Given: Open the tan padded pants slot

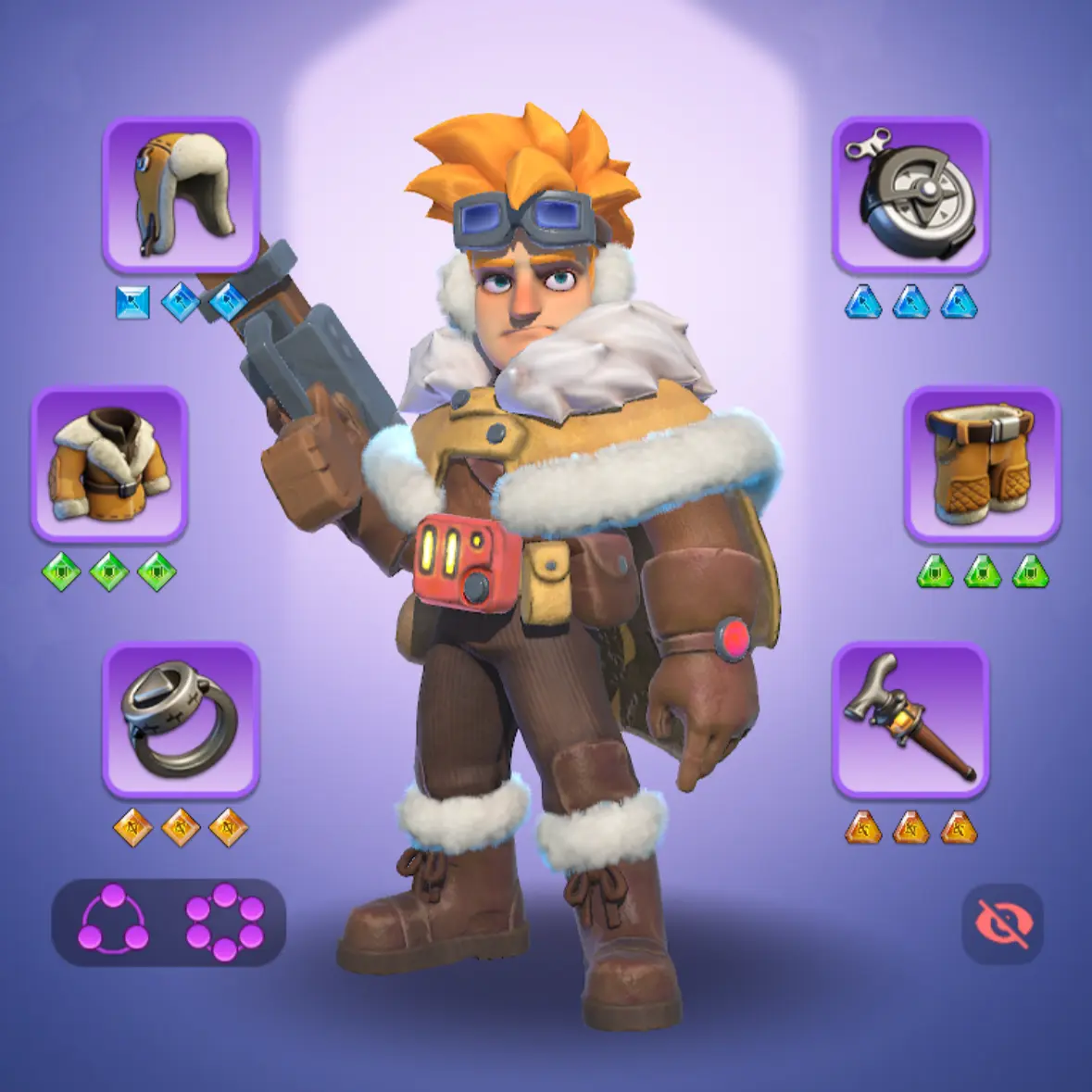Looking at the screenshot, I should 982,464.
